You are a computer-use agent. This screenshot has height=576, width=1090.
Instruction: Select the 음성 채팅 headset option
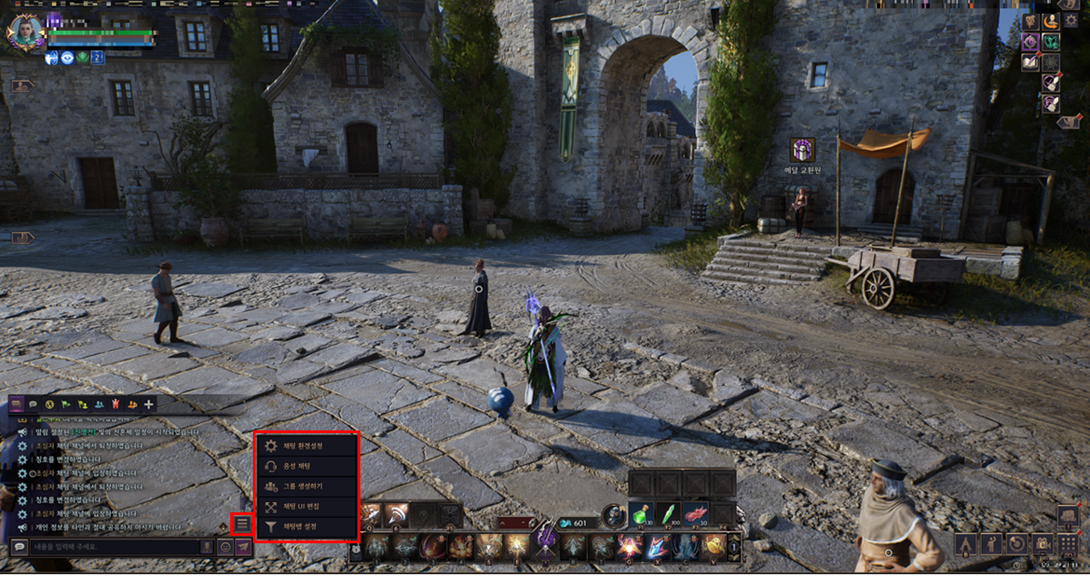[x=304, y=466]
